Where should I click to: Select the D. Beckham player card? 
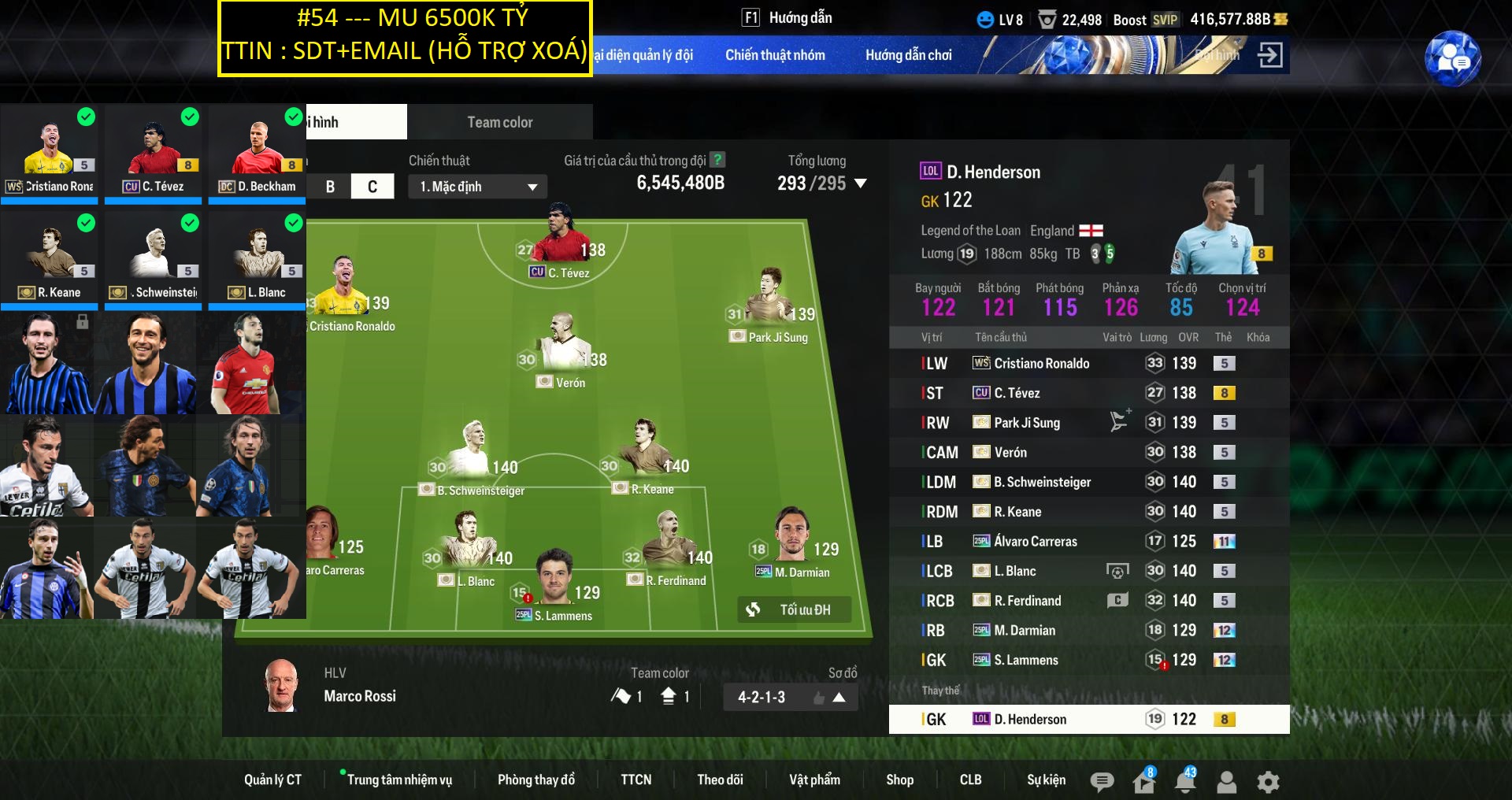tap(257, 154)
